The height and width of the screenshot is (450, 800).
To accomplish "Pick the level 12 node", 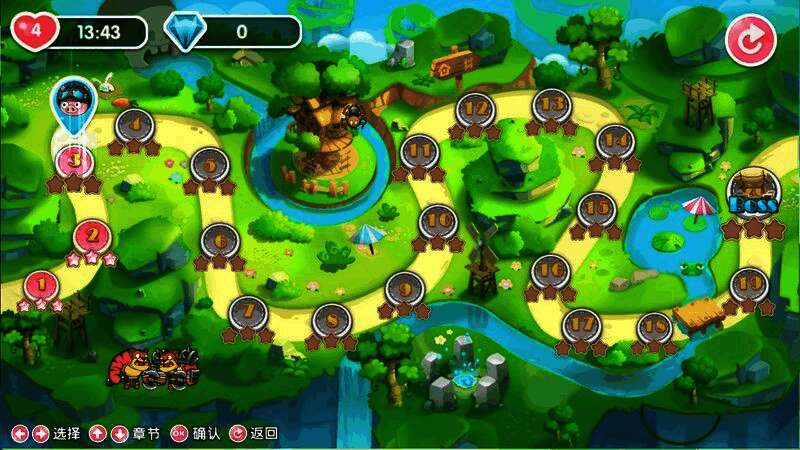I will (476, 108).
